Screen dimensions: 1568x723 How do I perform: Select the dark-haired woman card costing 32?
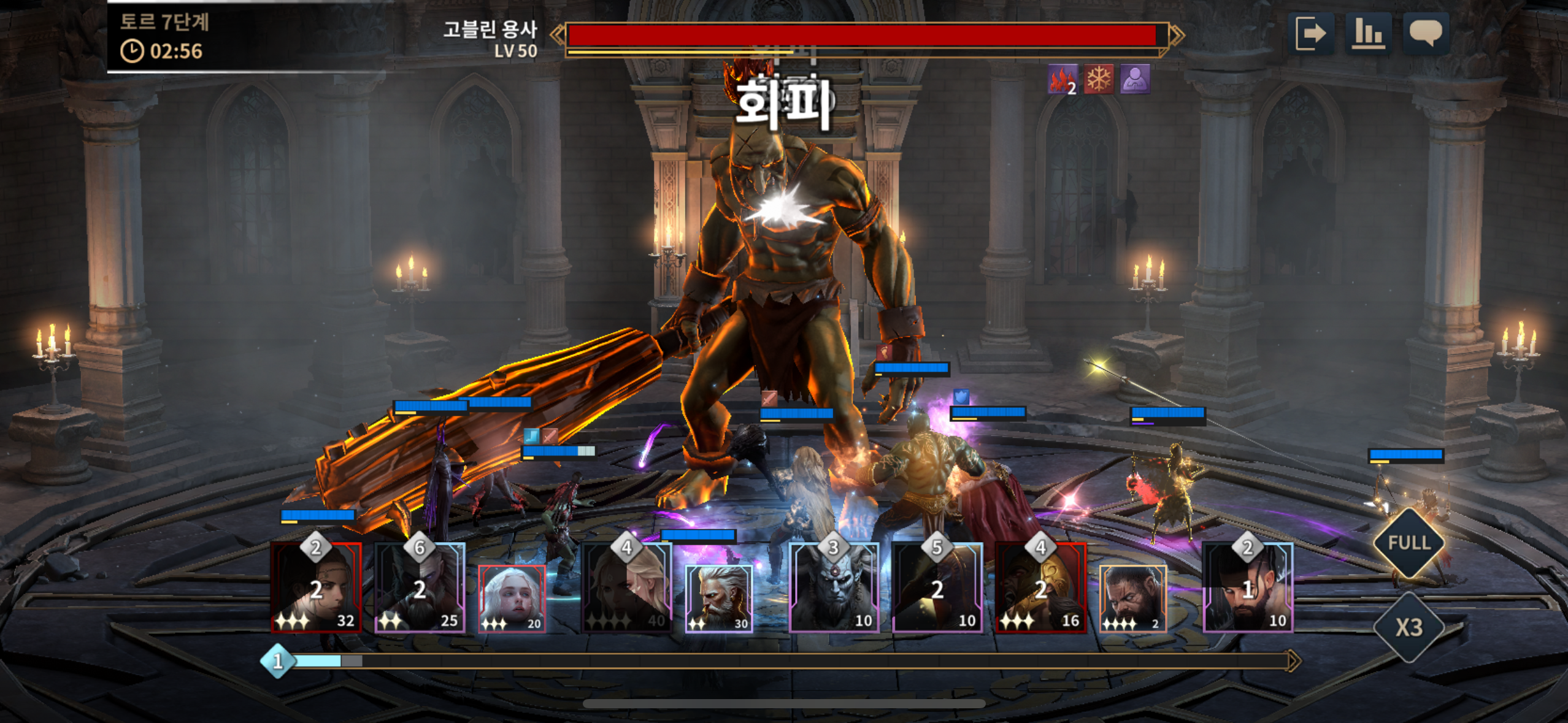pos(316,587)
